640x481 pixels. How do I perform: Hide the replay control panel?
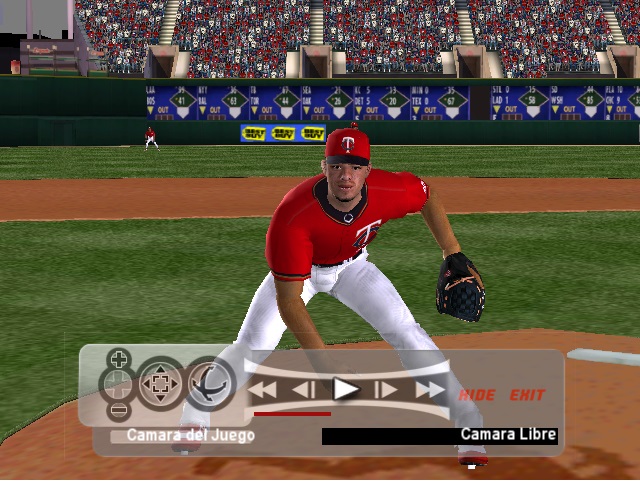pyautogui.click(x=476, y=395)
